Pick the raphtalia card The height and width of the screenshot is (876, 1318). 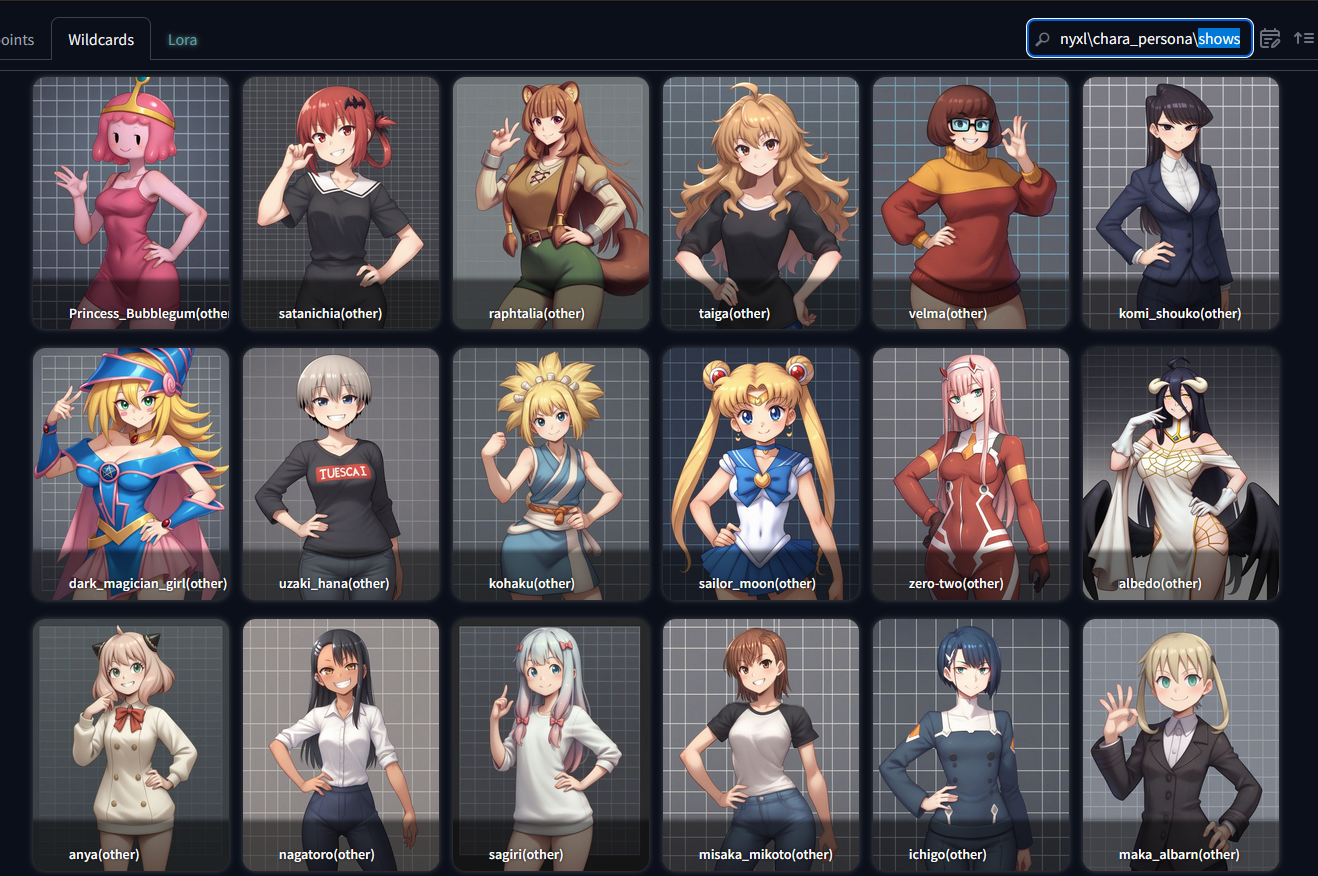coord(551,203)
